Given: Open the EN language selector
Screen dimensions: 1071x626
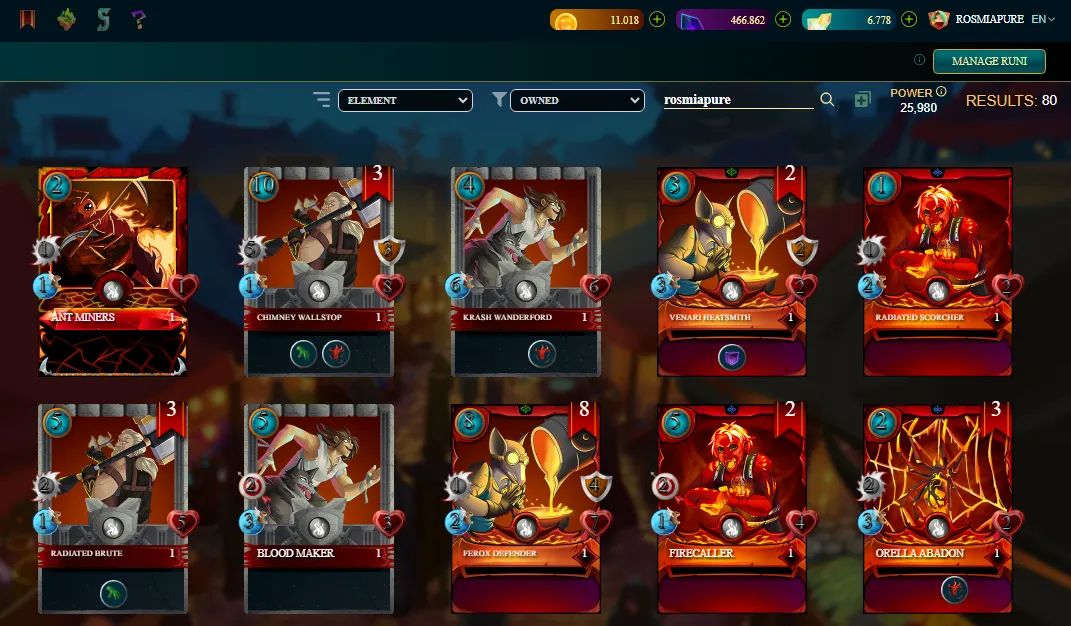Looking at the screenshot, I should 1043,19.
